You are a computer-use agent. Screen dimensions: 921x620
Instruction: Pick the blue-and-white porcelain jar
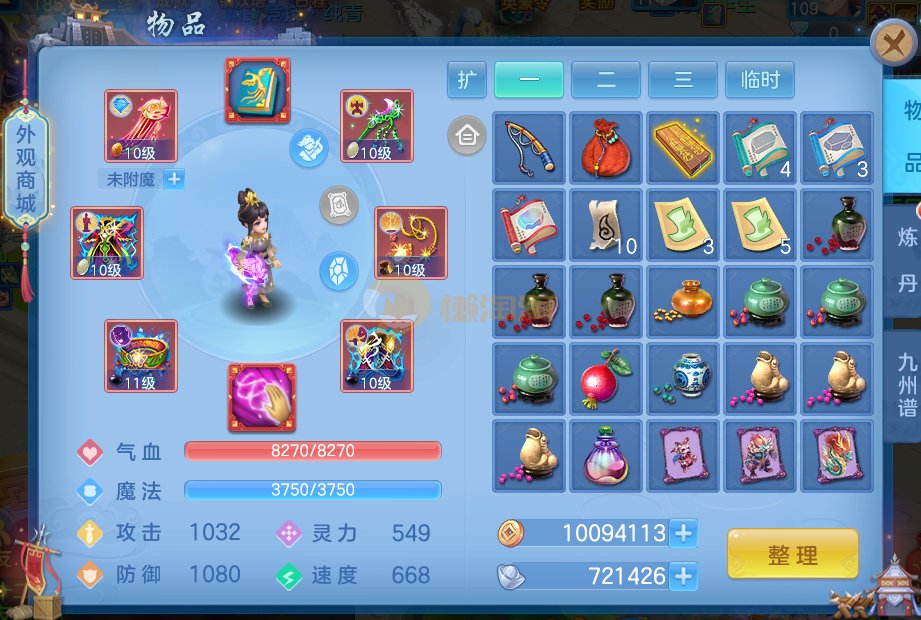click(683, 379)
